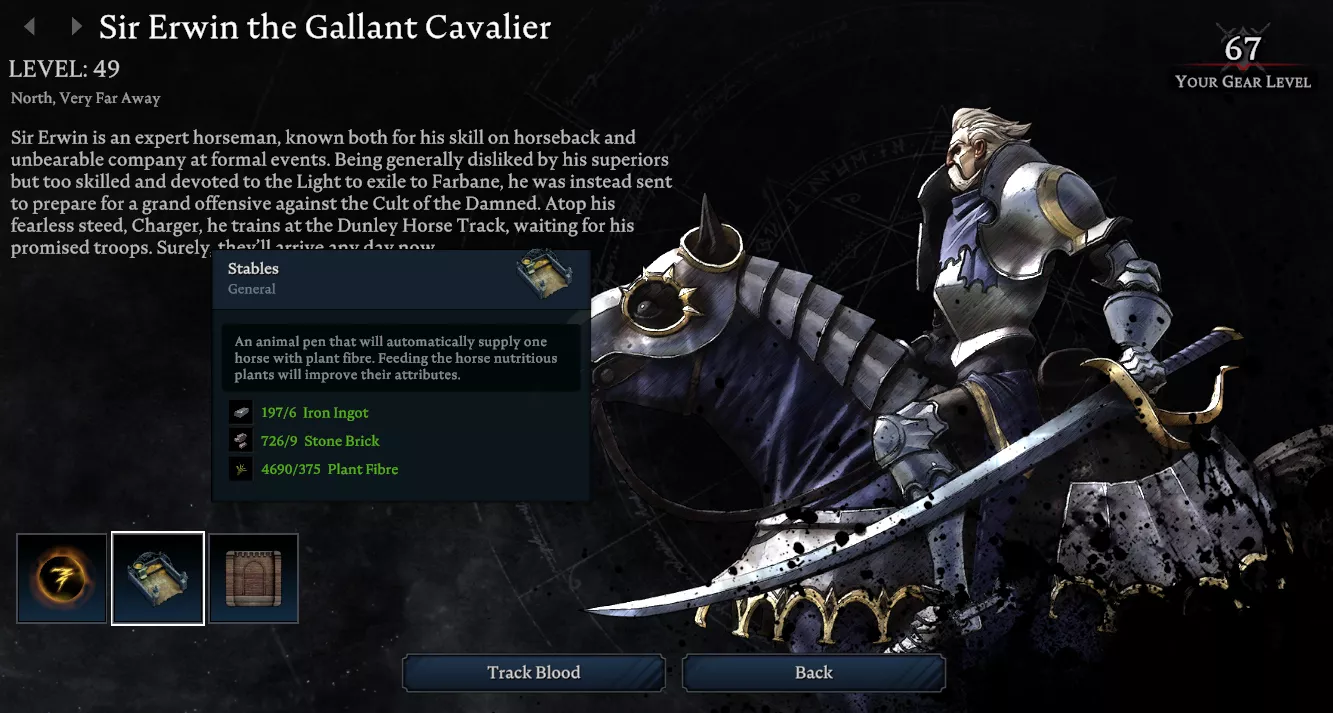Show the next boss with right arrow

coord(75,27)
